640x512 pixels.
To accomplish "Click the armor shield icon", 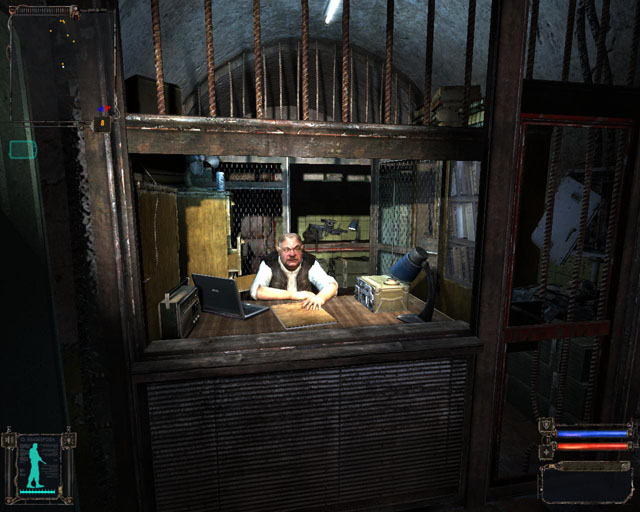I will tap(546, 426).
